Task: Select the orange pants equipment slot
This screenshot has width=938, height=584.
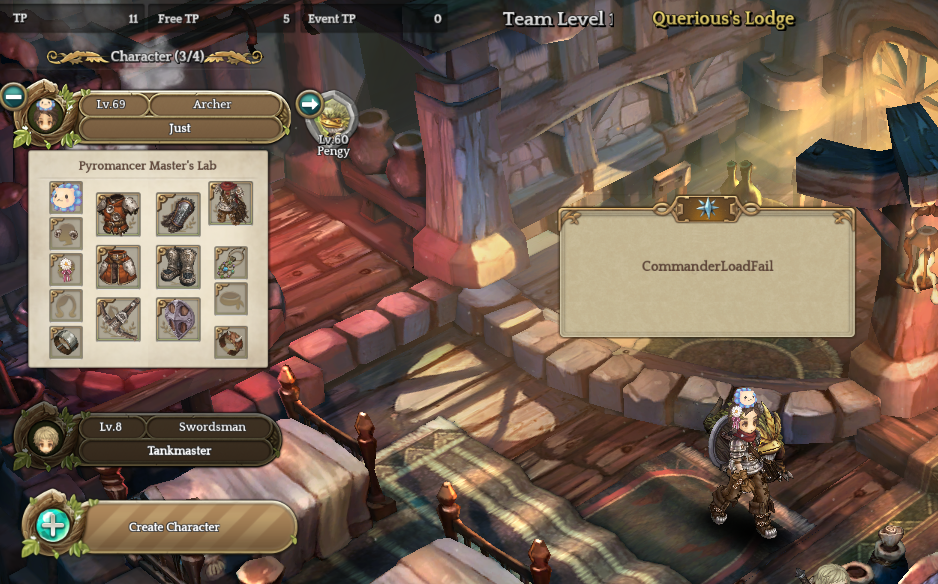Action: click(x=118, y=266)
